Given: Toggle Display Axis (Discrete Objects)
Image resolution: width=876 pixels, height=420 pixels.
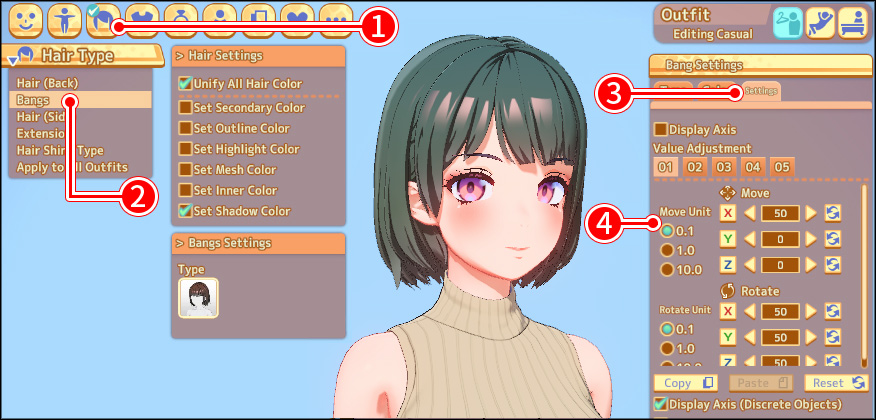Looking at the screenshot, I should (660, 404).
